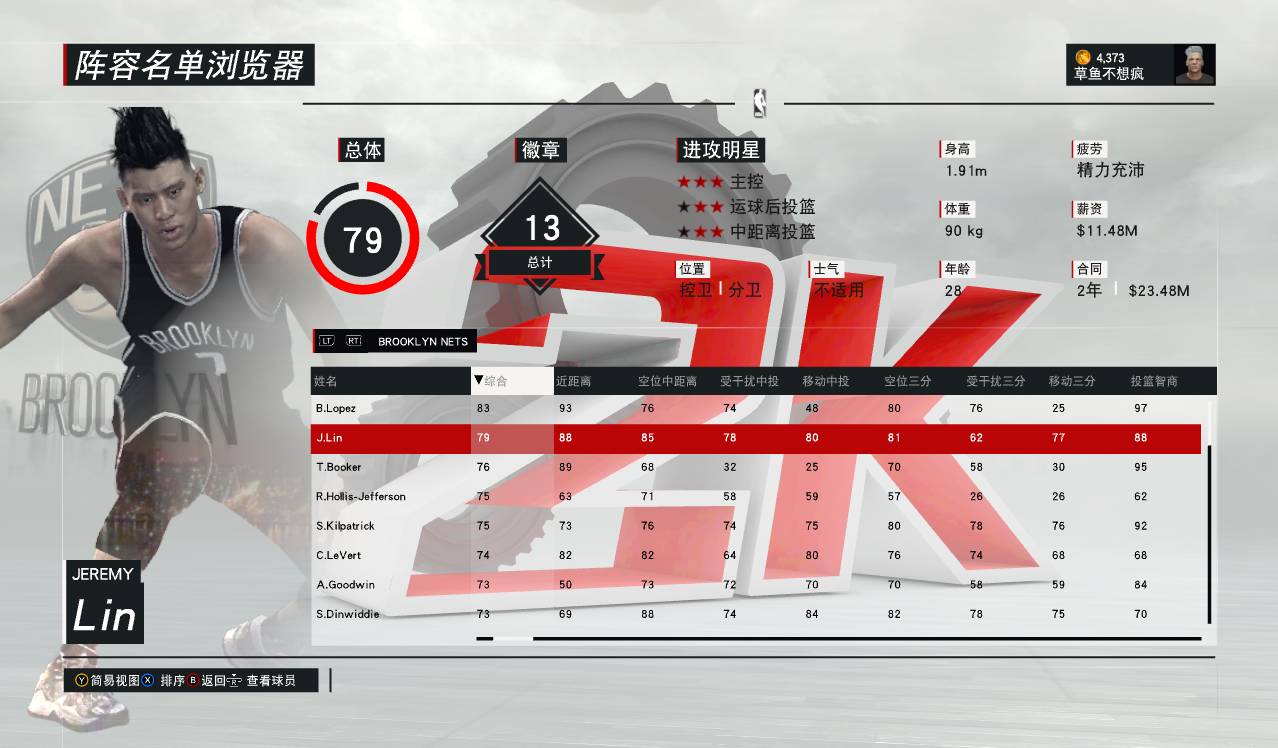Sort by the 综合 overall column header

point(495,381)
